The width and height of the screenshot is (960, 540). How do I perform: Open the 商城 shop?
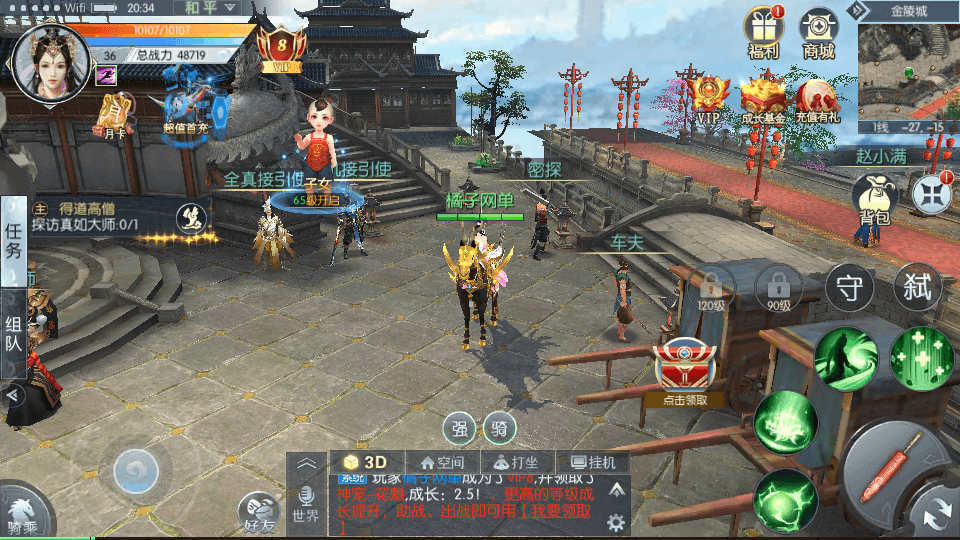818,30
